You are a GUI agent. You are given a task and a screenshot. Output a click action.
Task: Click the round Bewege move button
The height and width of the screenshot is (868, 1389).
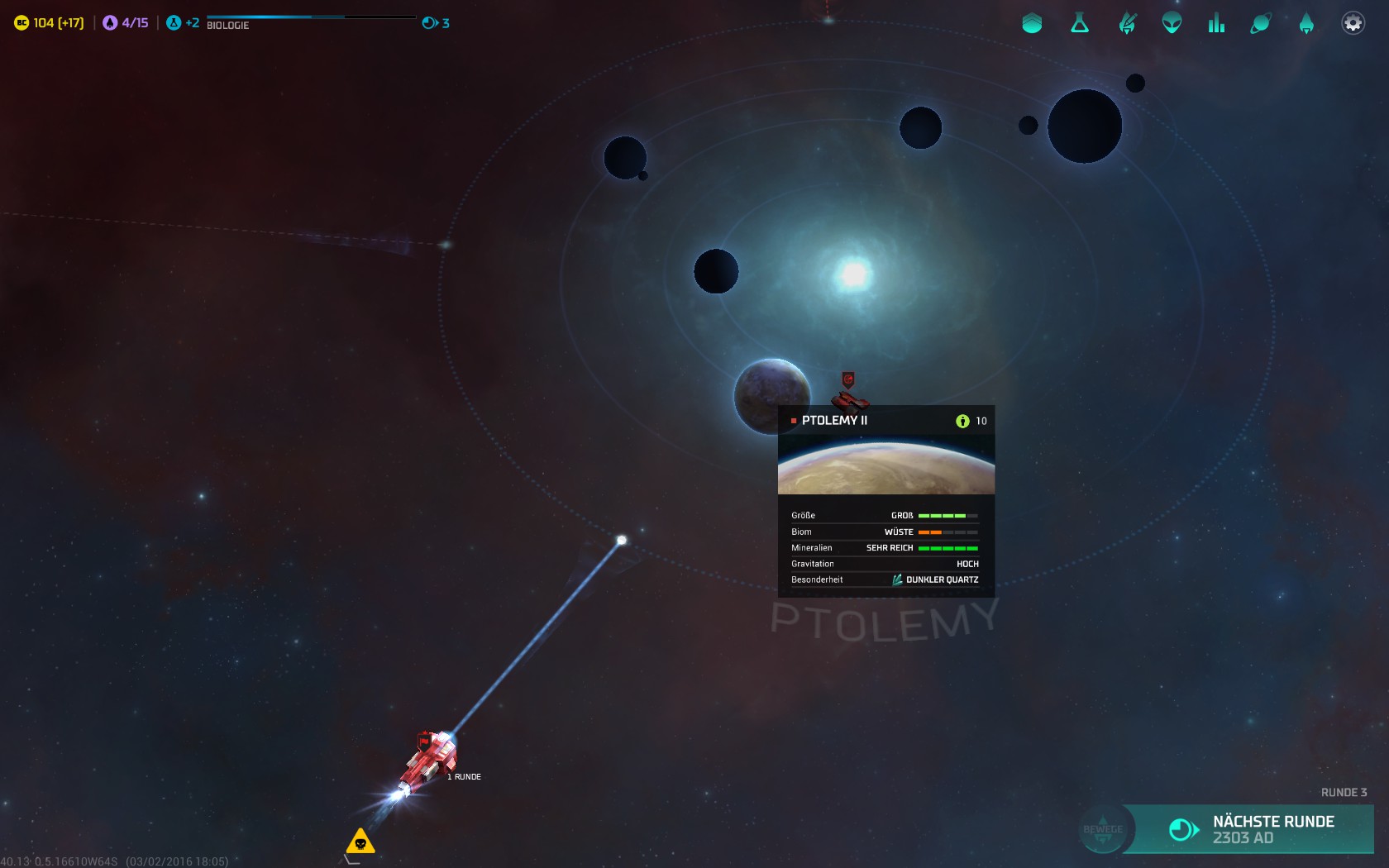[1103, 829]
